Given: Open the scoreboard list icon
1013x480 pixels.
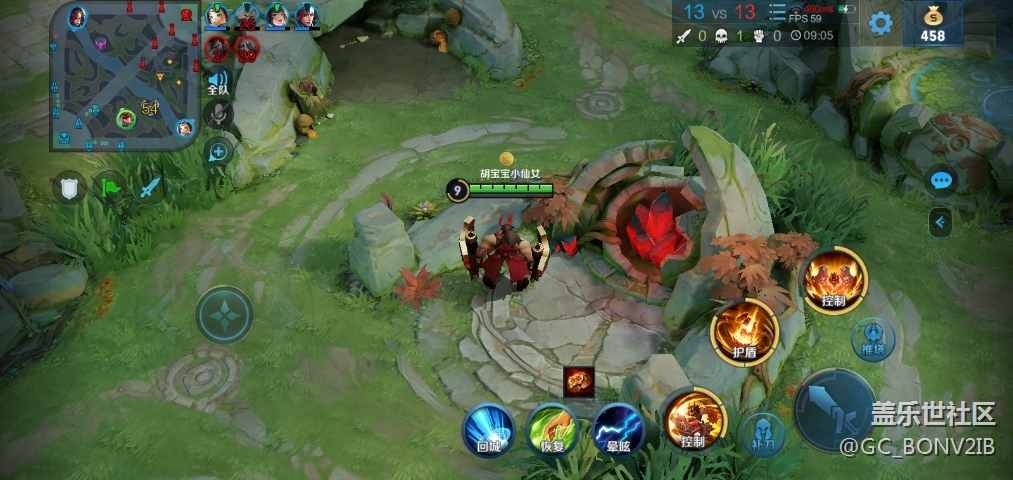Looking at the screenshot, I should [777, 12].
